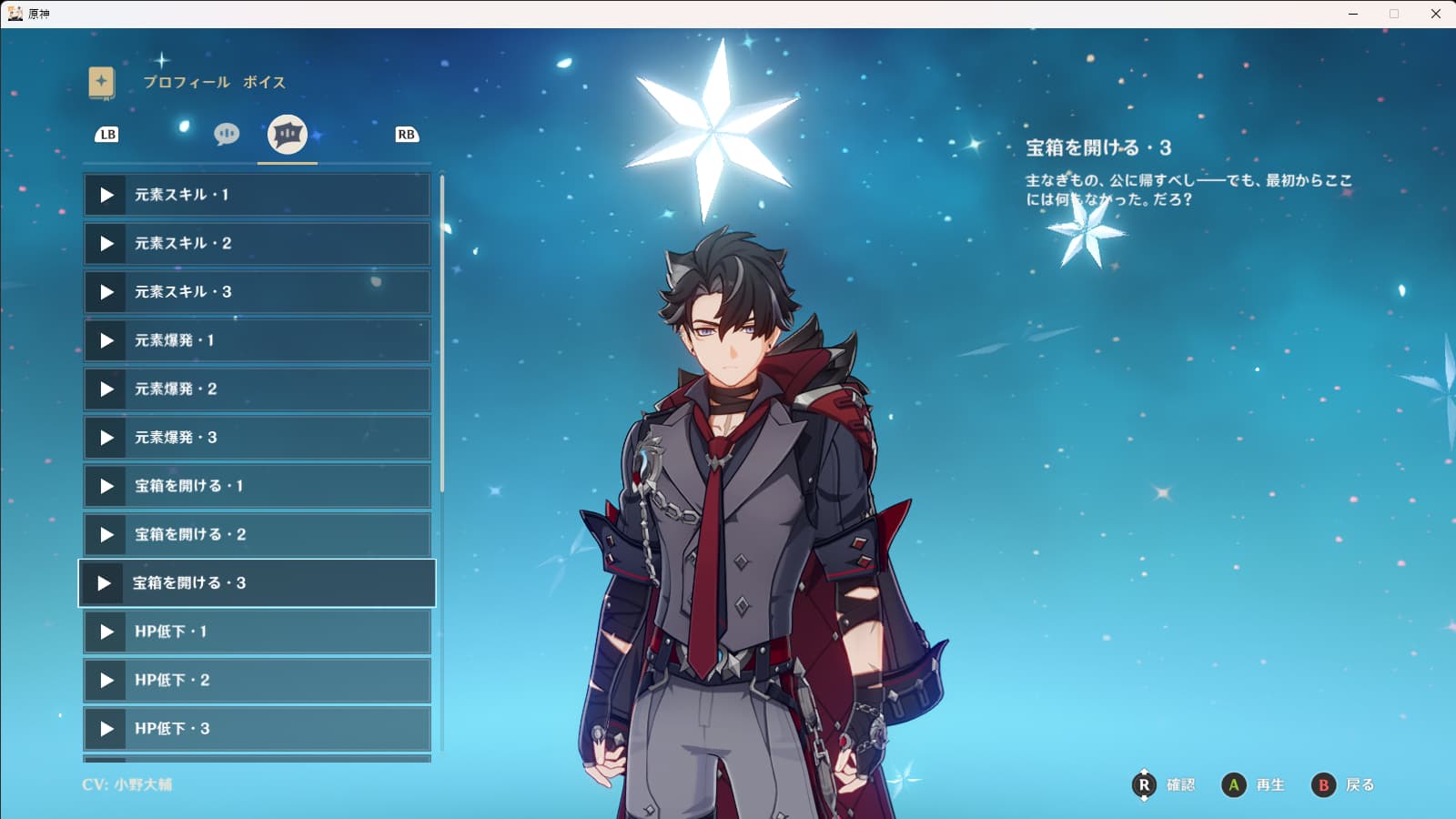Click the 戻る back button

pyautogui.click(x=1342, y=784)
